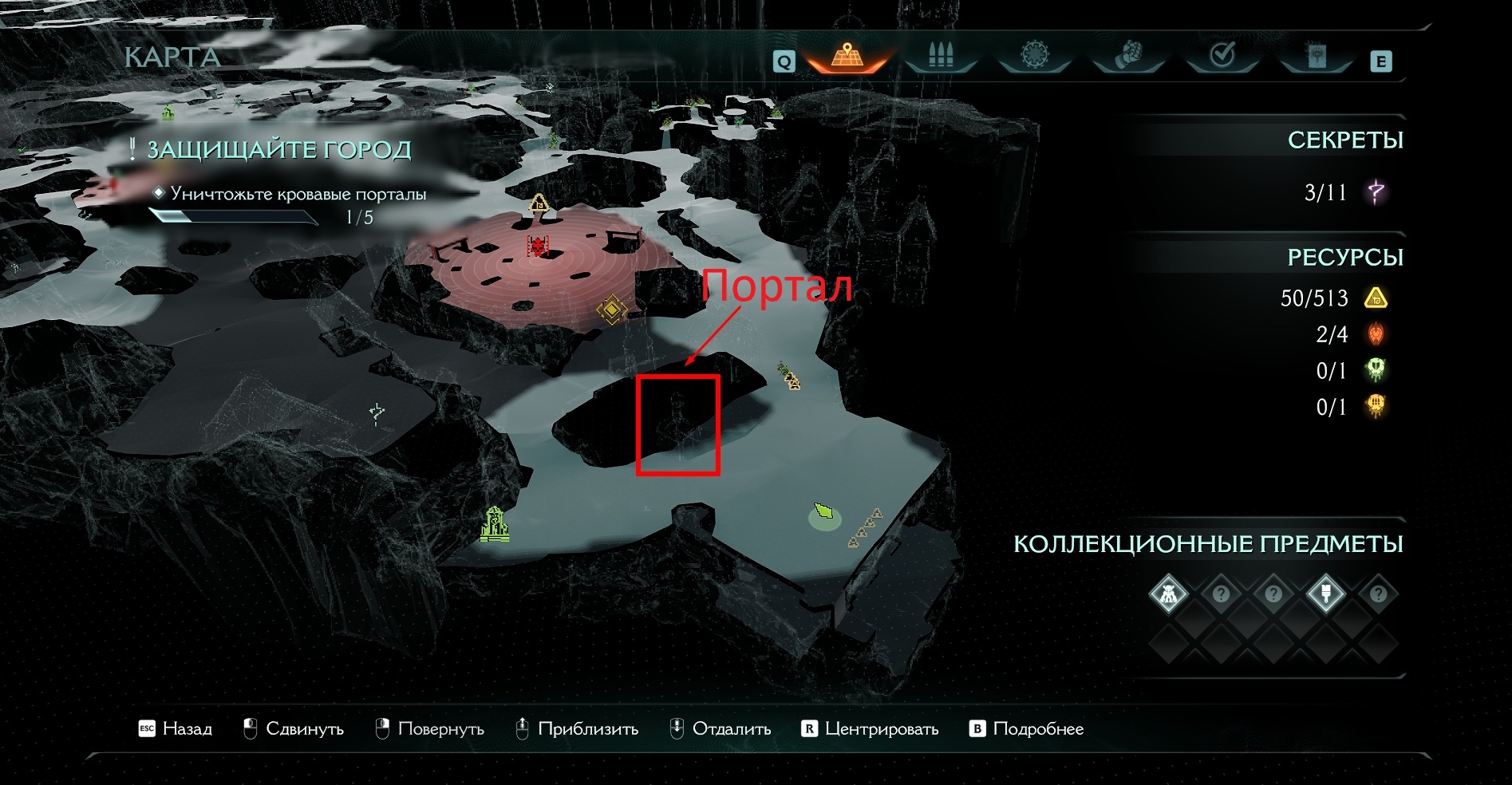Choose the paintbrush skin collectible tile

[1325, 594]
